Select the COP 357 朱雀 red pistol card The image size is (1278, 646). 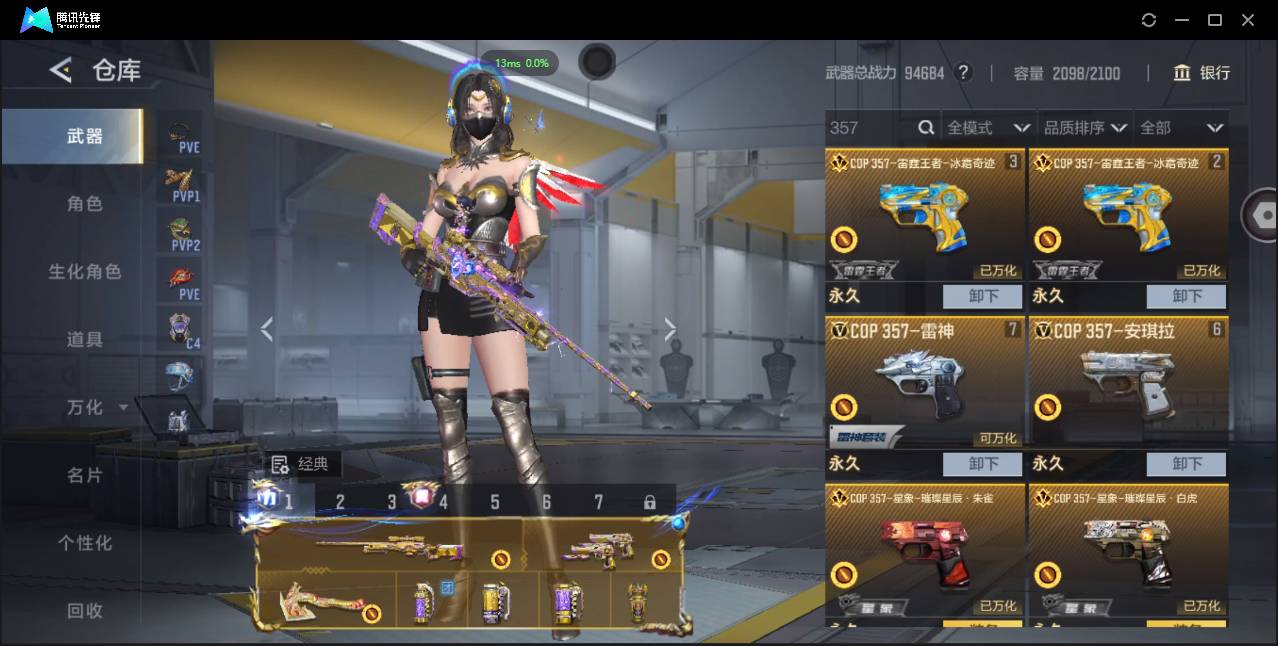click(924, 550)
